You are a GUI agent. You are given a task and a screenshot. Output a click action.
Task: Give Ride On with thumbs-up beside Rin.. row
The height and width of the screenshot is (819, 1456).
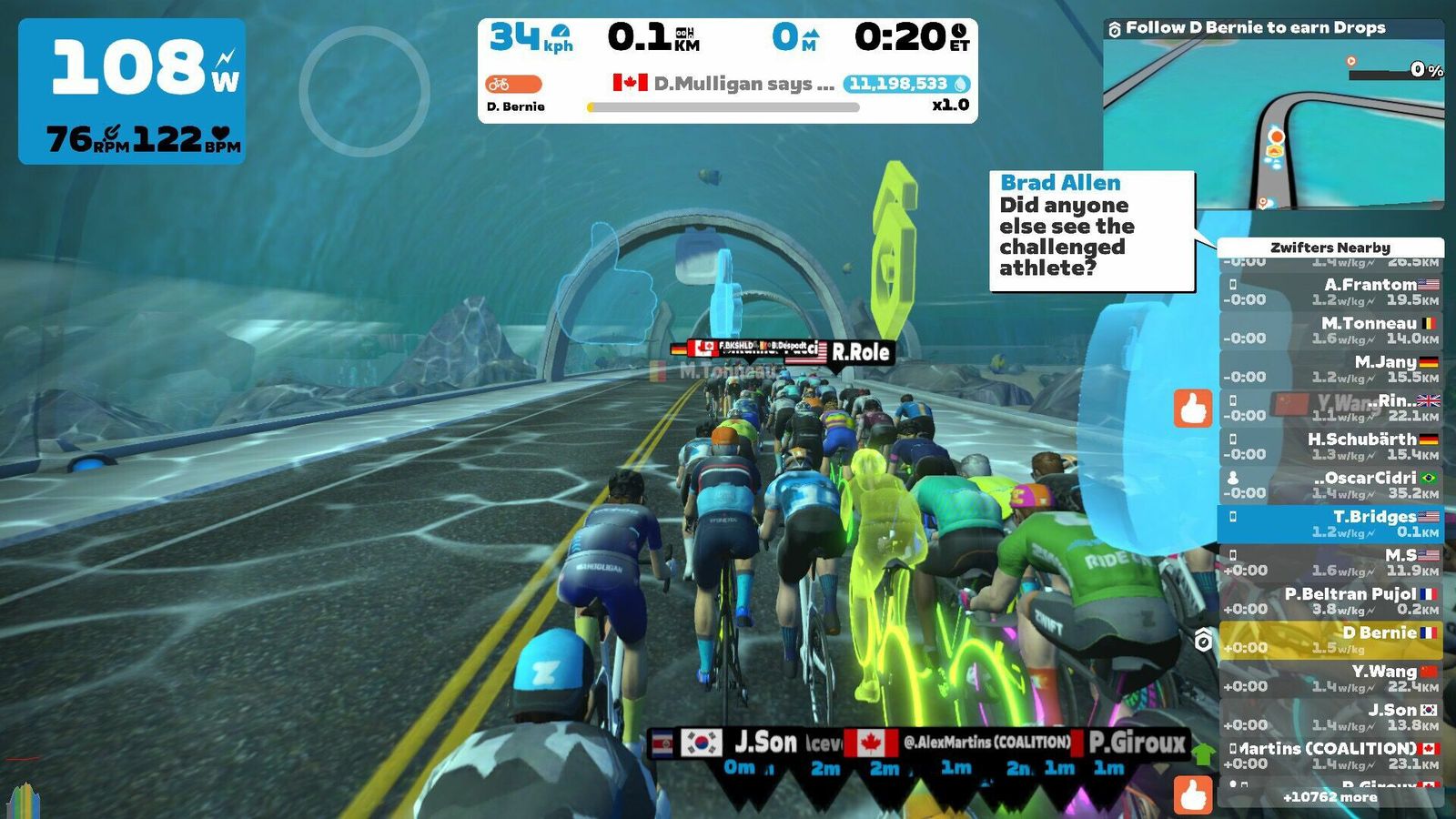pyautogui.click(x=1193, y=409)
